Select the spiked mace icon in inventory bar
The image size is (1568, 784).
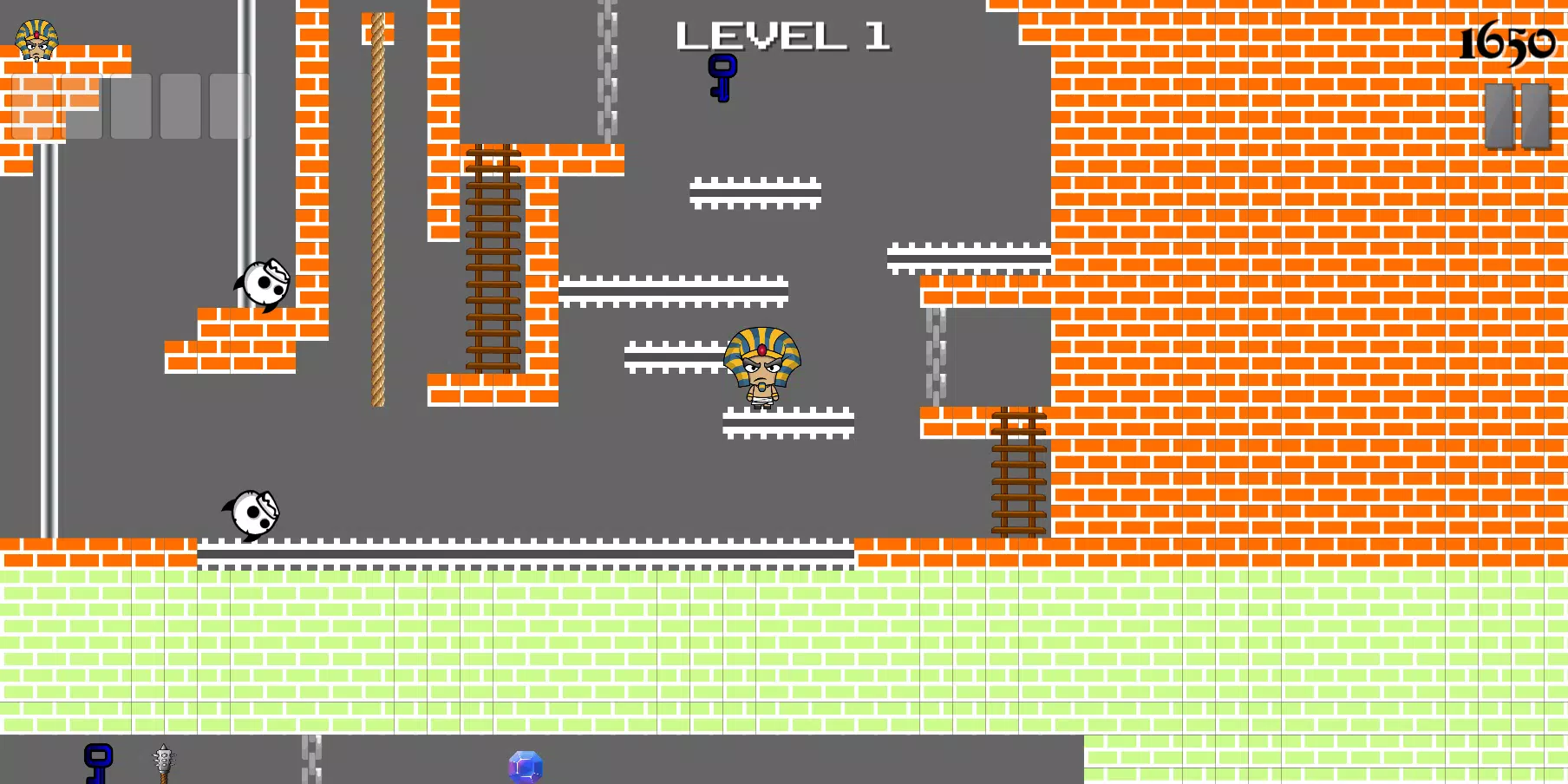click(x=165, y=763)
